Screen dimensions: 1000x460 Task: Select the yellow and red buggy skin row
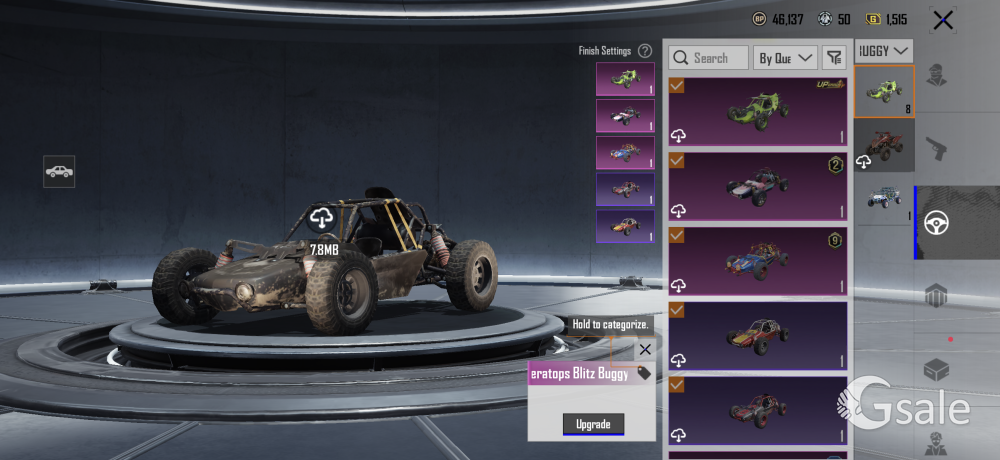coord(757,335)
